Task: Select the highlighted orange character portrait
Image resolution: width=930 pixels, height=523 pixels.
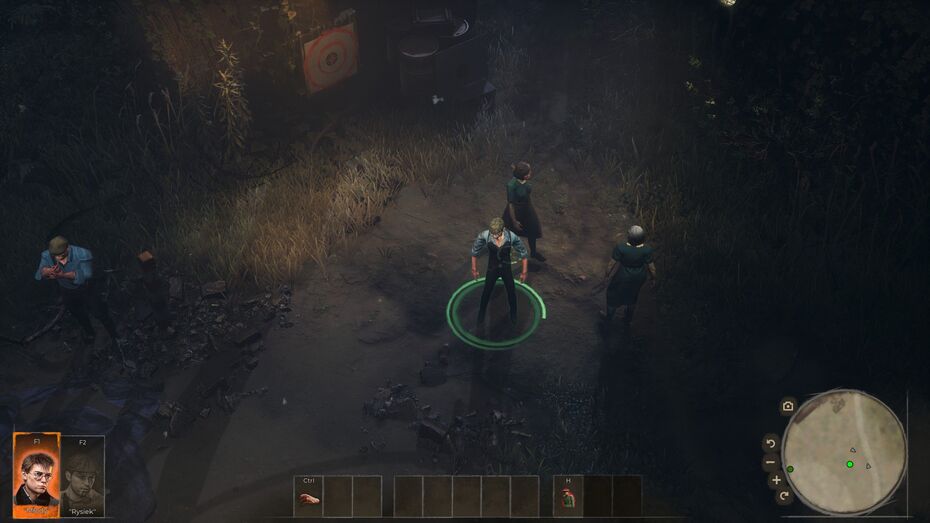Action: [36, 471]
